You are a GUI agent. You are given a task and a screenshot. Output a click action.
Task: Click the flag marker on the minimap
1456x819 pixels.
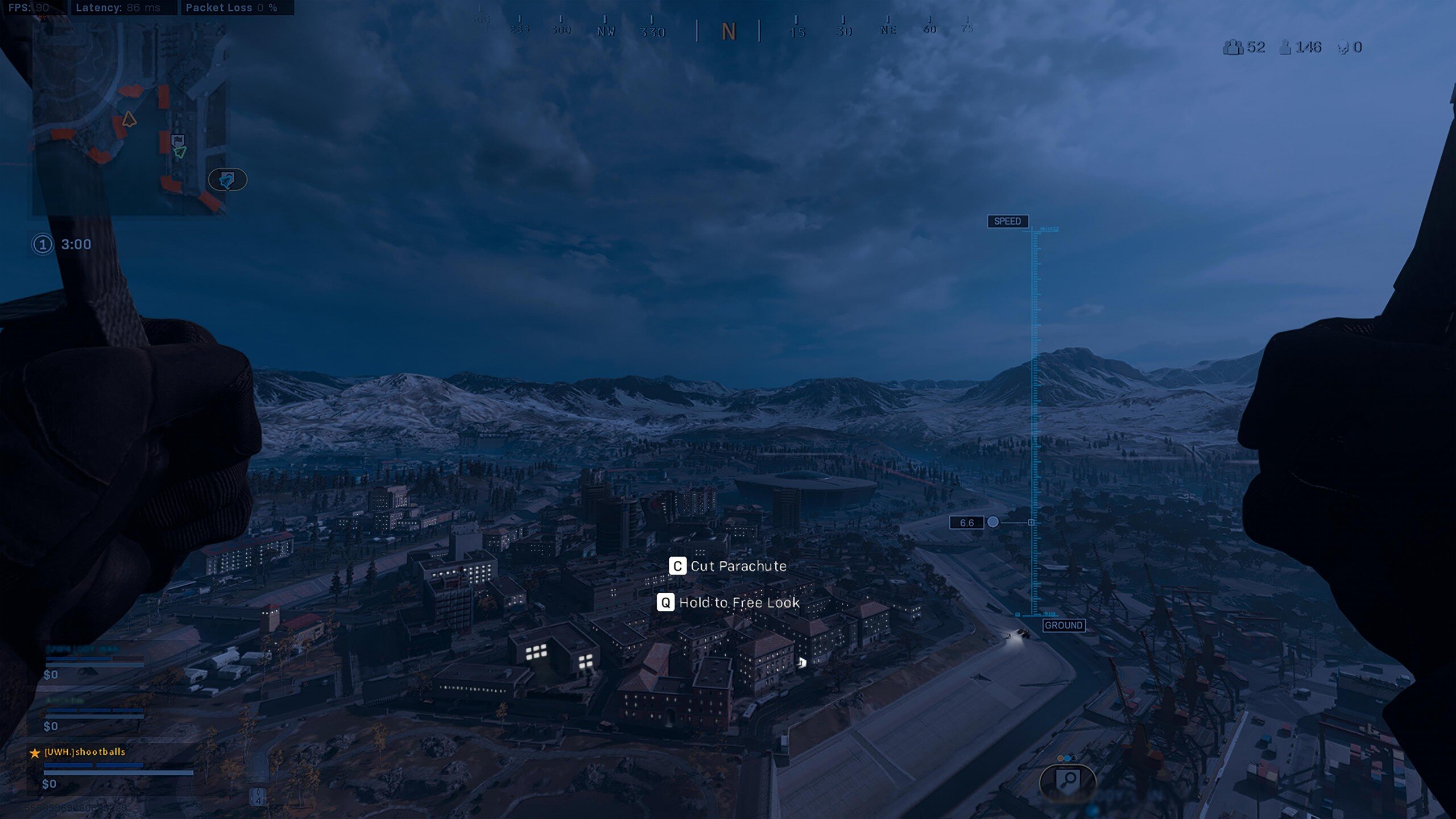click(x=177, y=139)
